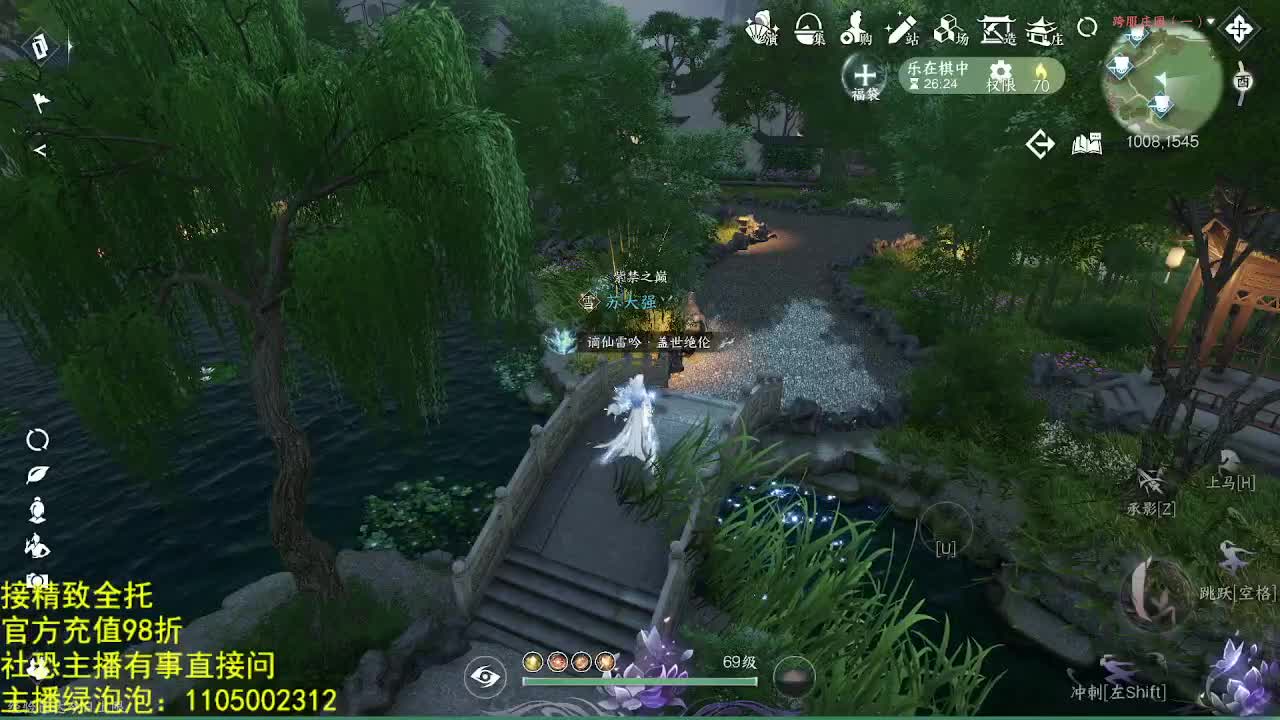Toggle the eye skill icon at bottom
The image size is (1280, 720).
tap(487, 676)
